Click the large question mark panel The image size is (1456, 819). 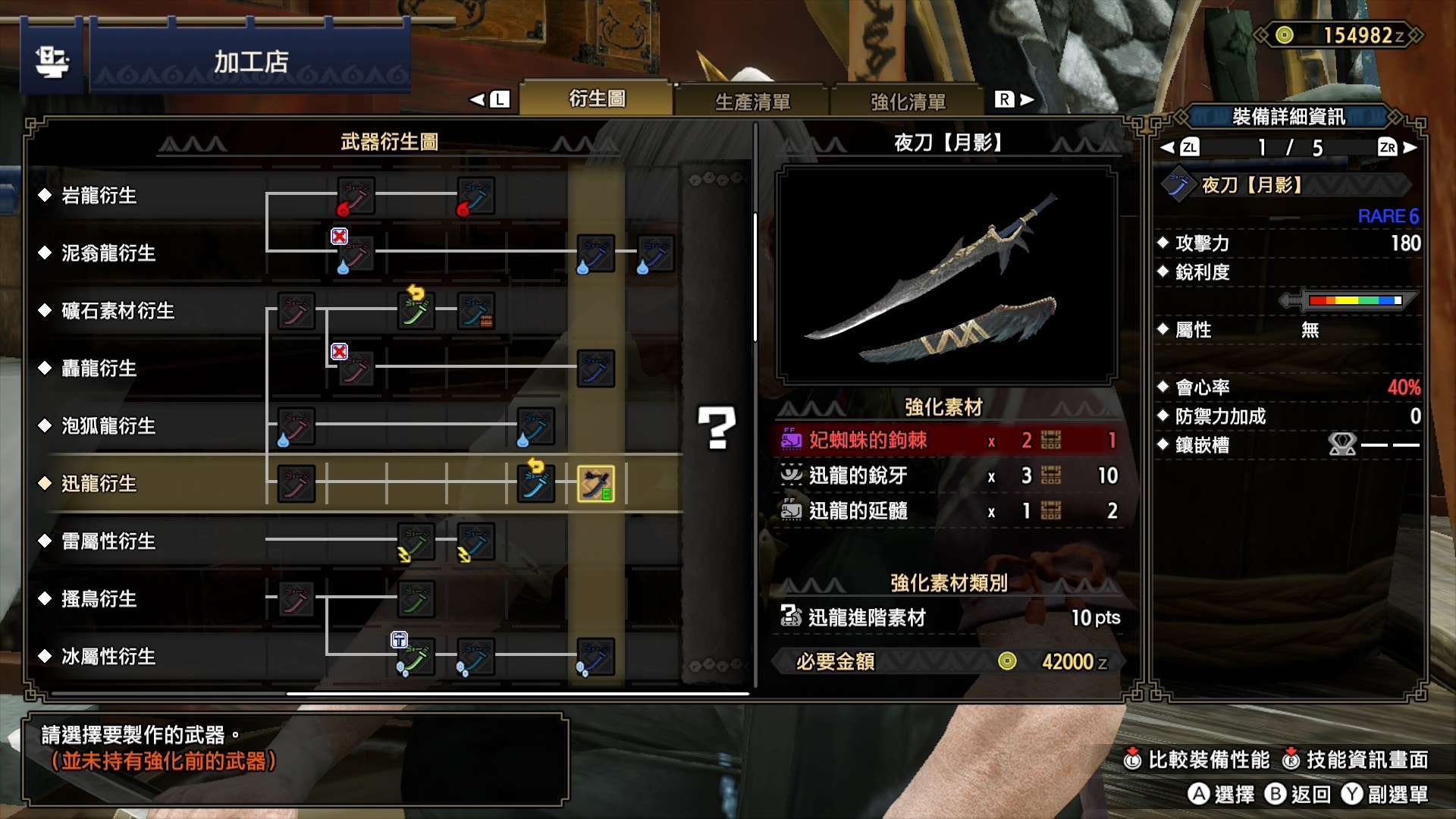click(x=717, y=428)
